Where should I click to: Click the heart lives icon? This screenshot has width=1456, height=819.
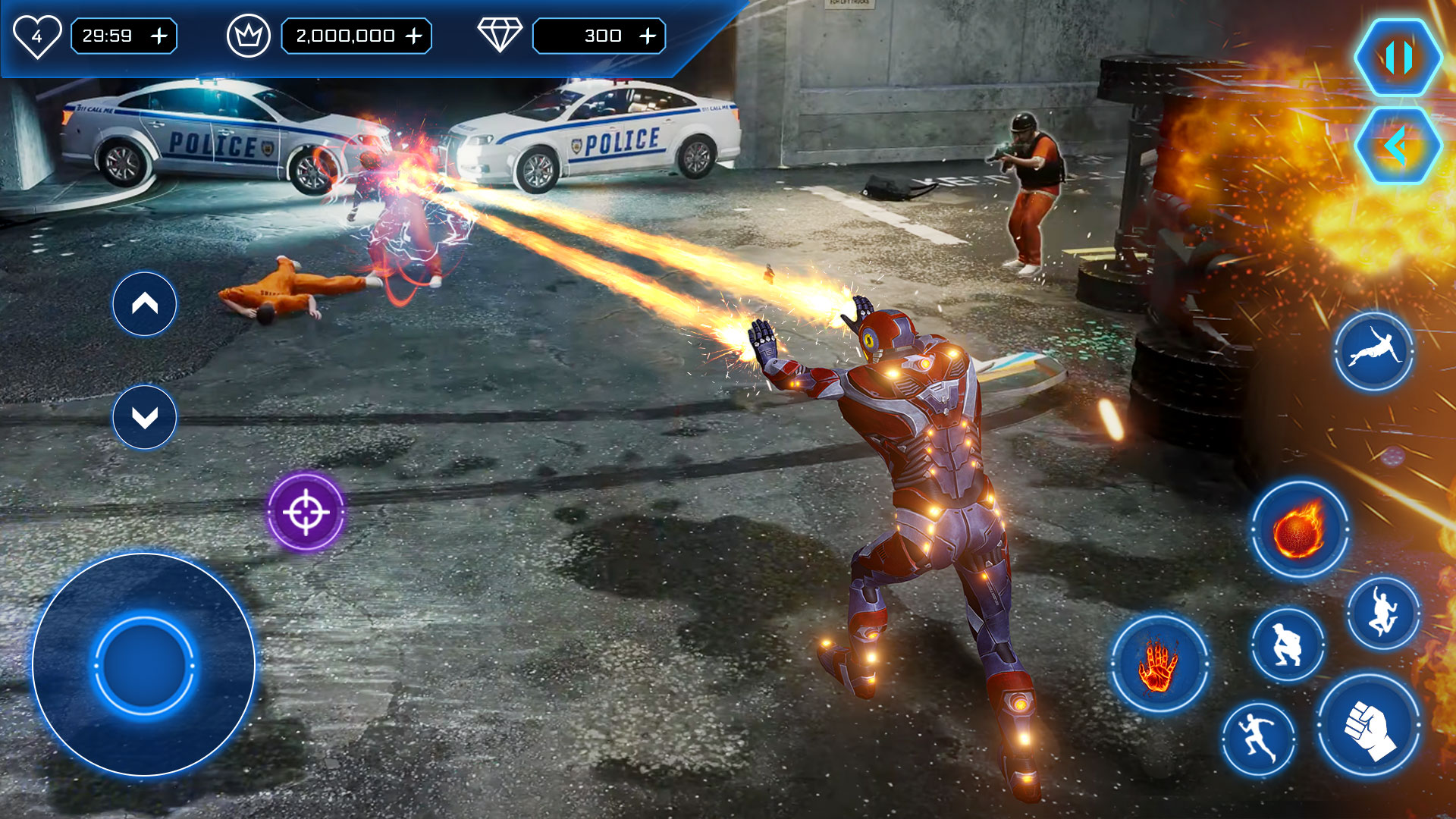[36, 36]
